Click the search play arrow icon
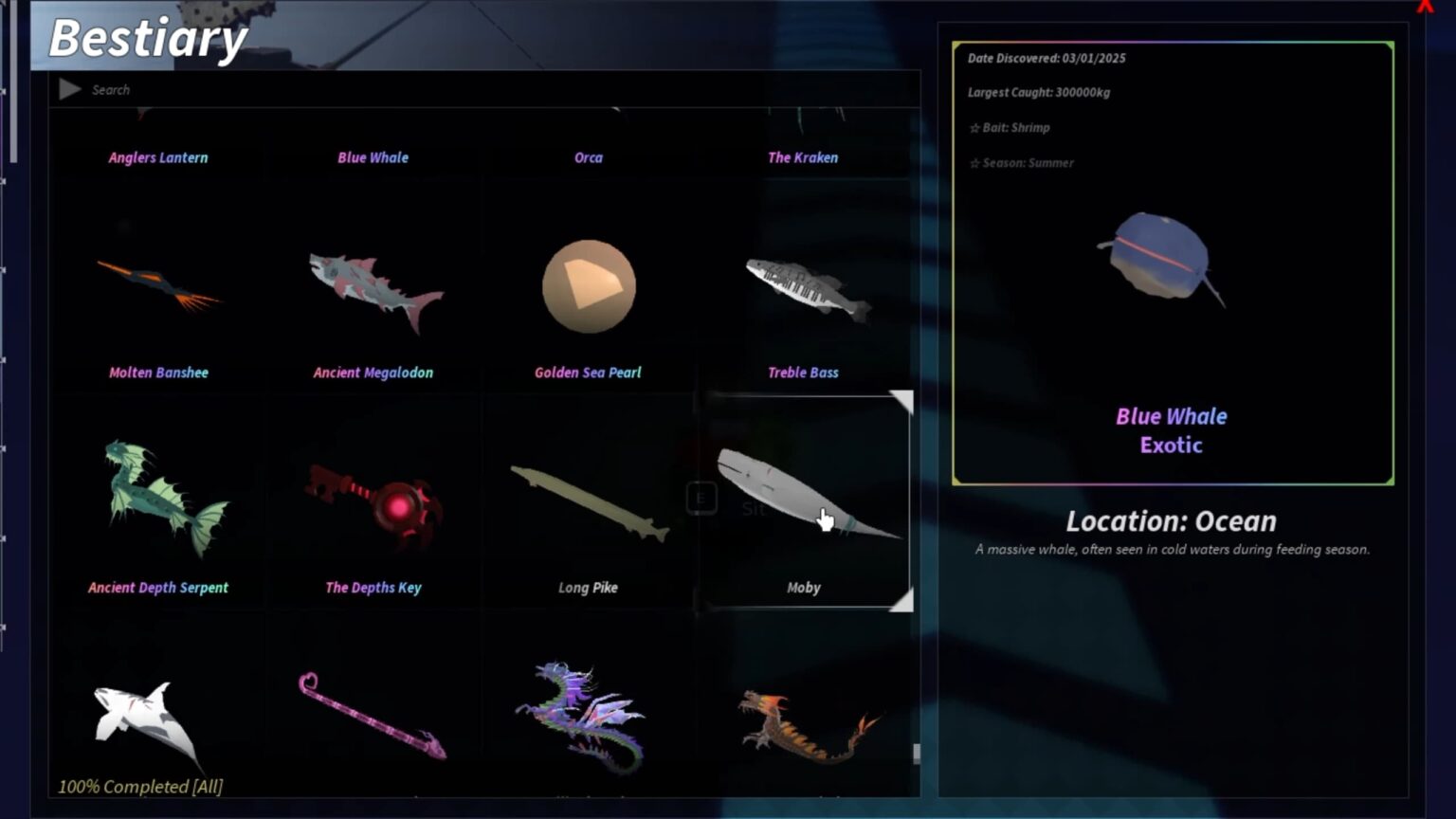 [69, 89]
